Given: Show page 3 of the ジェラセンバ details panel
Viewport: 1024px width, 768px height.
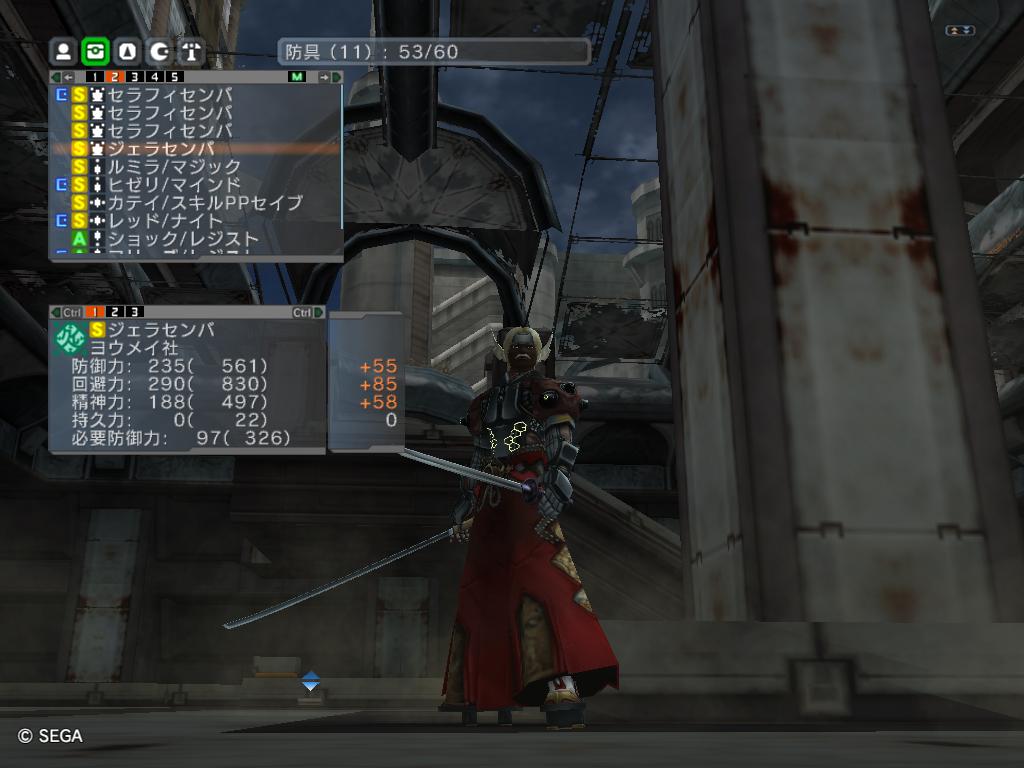Looking at the screenshot, I should [x=134, y=312].
